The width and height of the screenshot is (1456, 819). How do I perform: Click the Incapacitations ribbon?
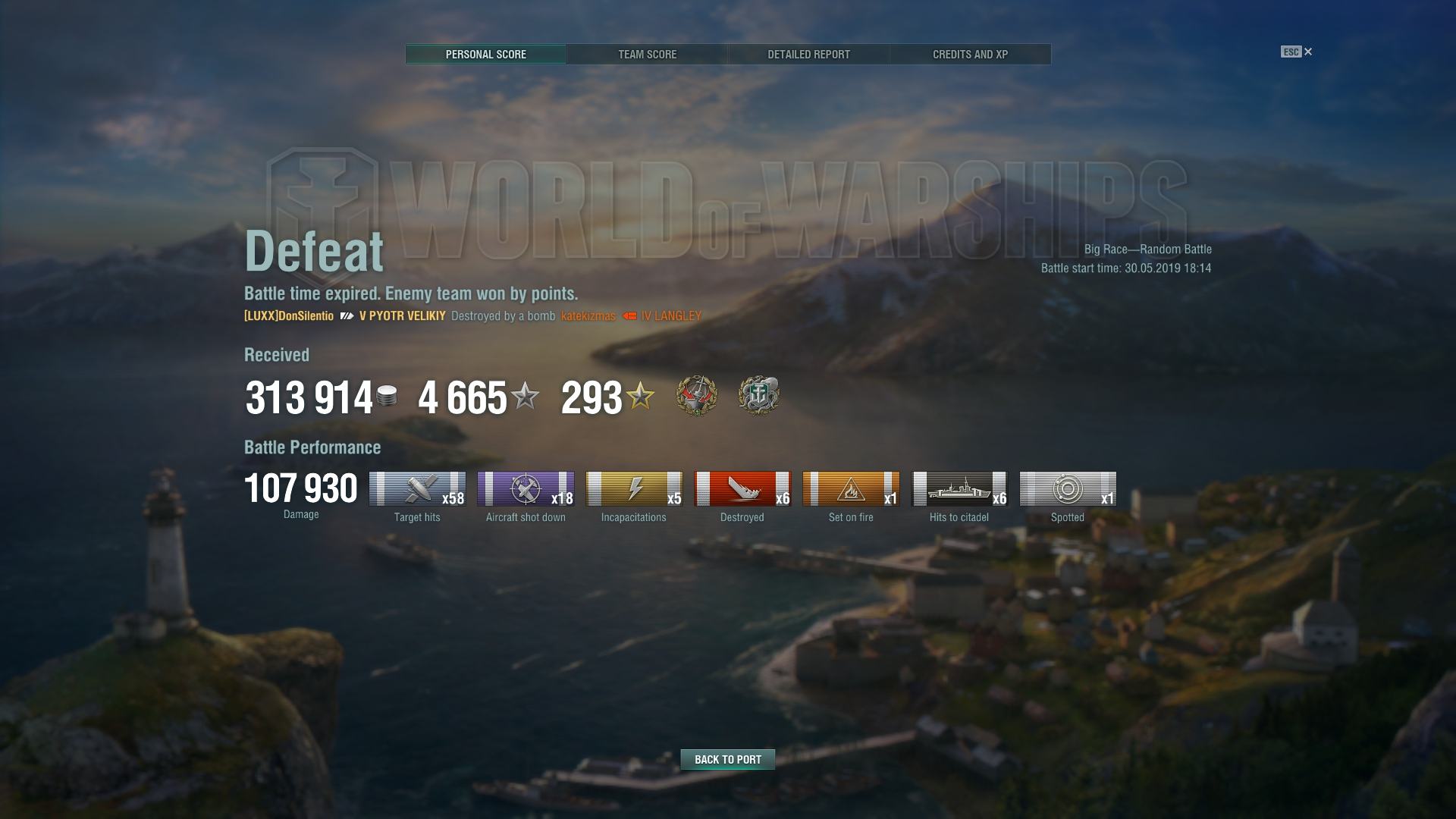point(634,489)
